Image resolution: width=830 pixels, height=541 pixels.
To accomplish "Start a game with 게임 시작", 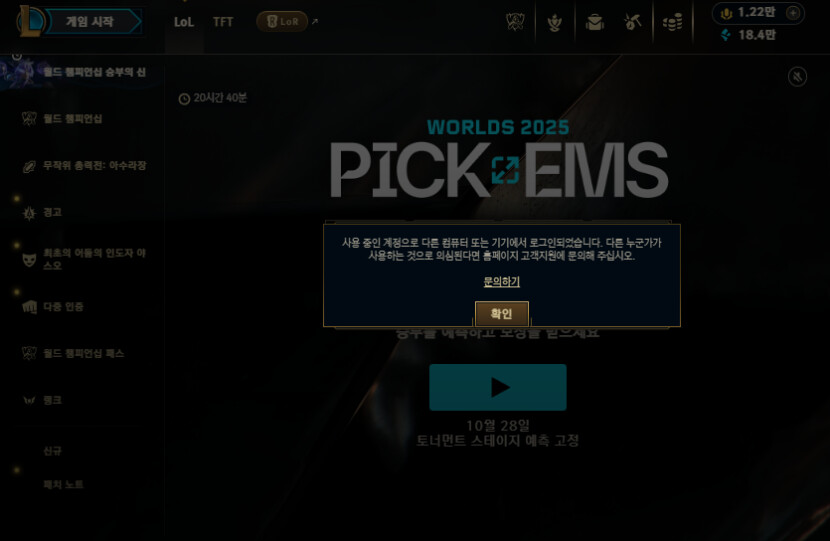I will [89, 22].
